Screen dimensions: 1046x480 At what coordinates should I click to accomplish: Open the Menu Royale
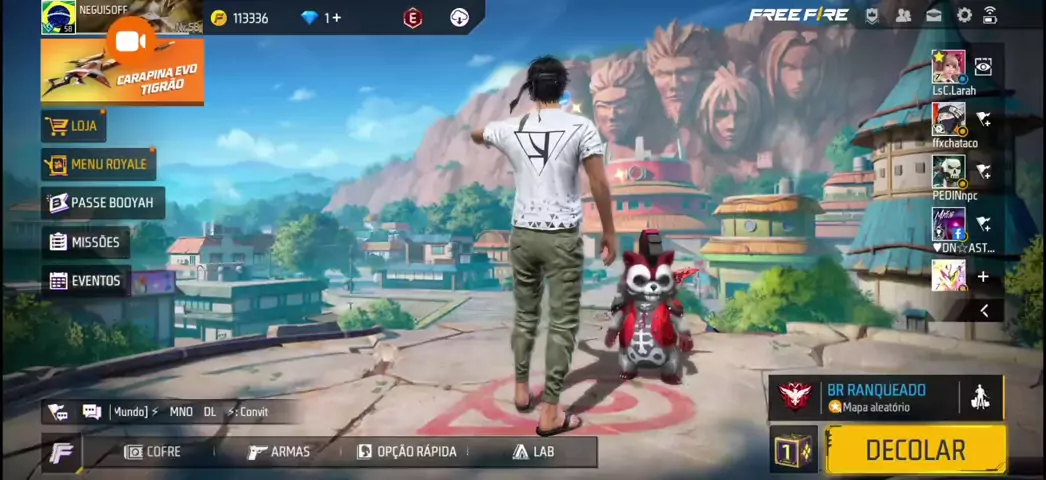tap(98, 164)
